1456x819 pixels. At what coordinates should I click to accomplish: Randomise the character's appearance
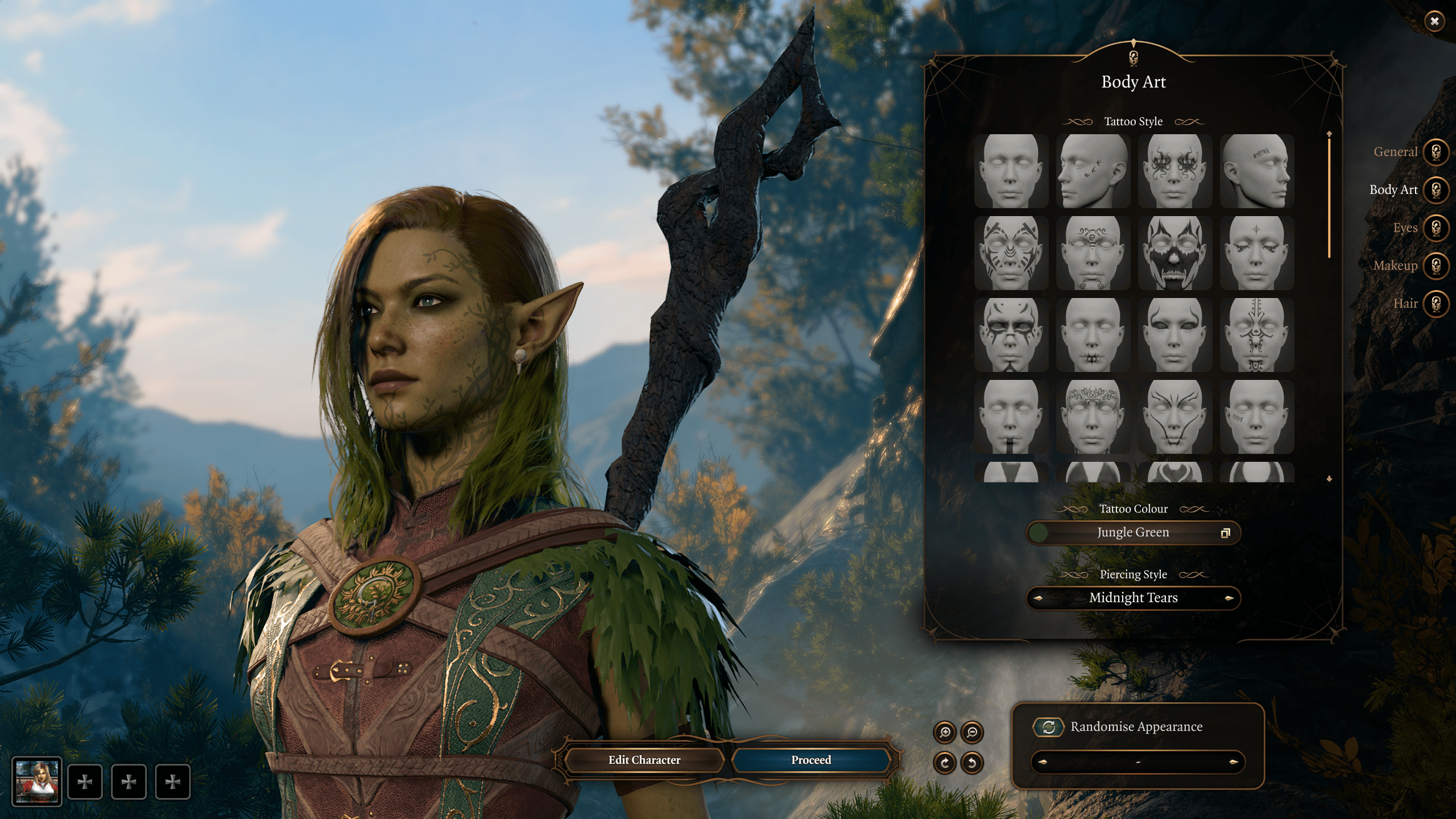(x=1049, y=727)
